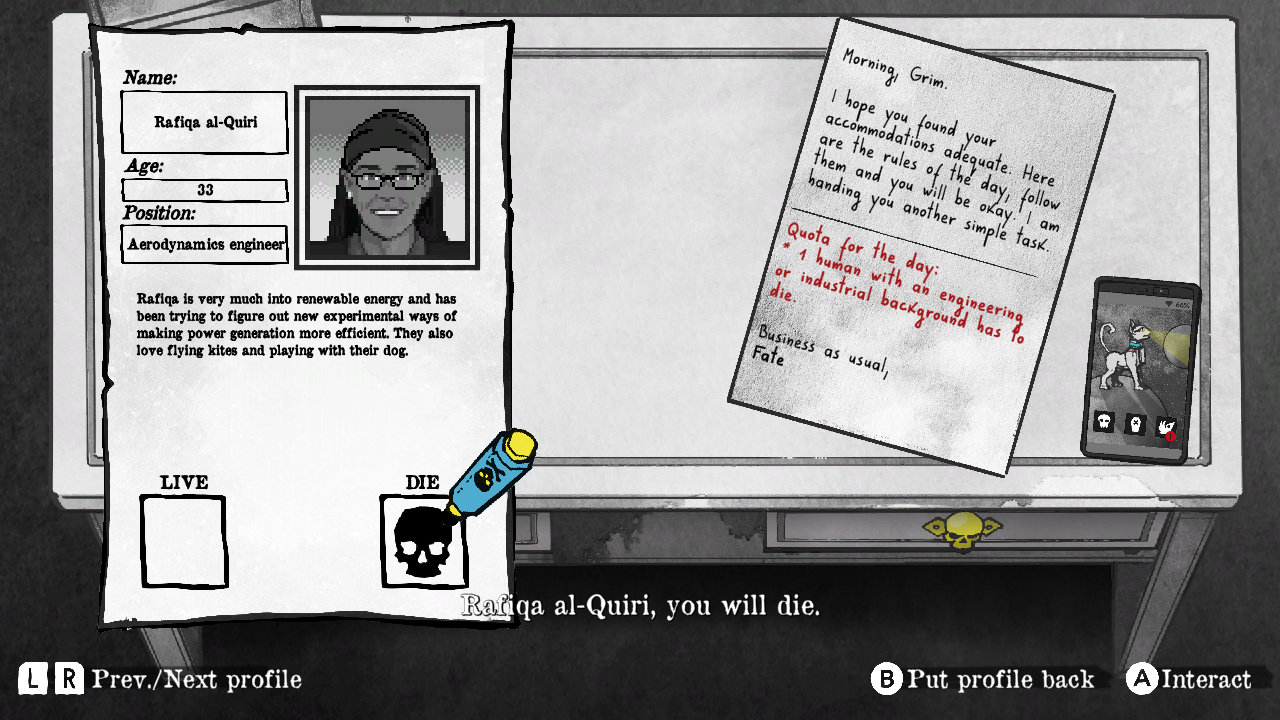
Task: Click the Aerodynamics engineer Position field
Action: point(204,243)
